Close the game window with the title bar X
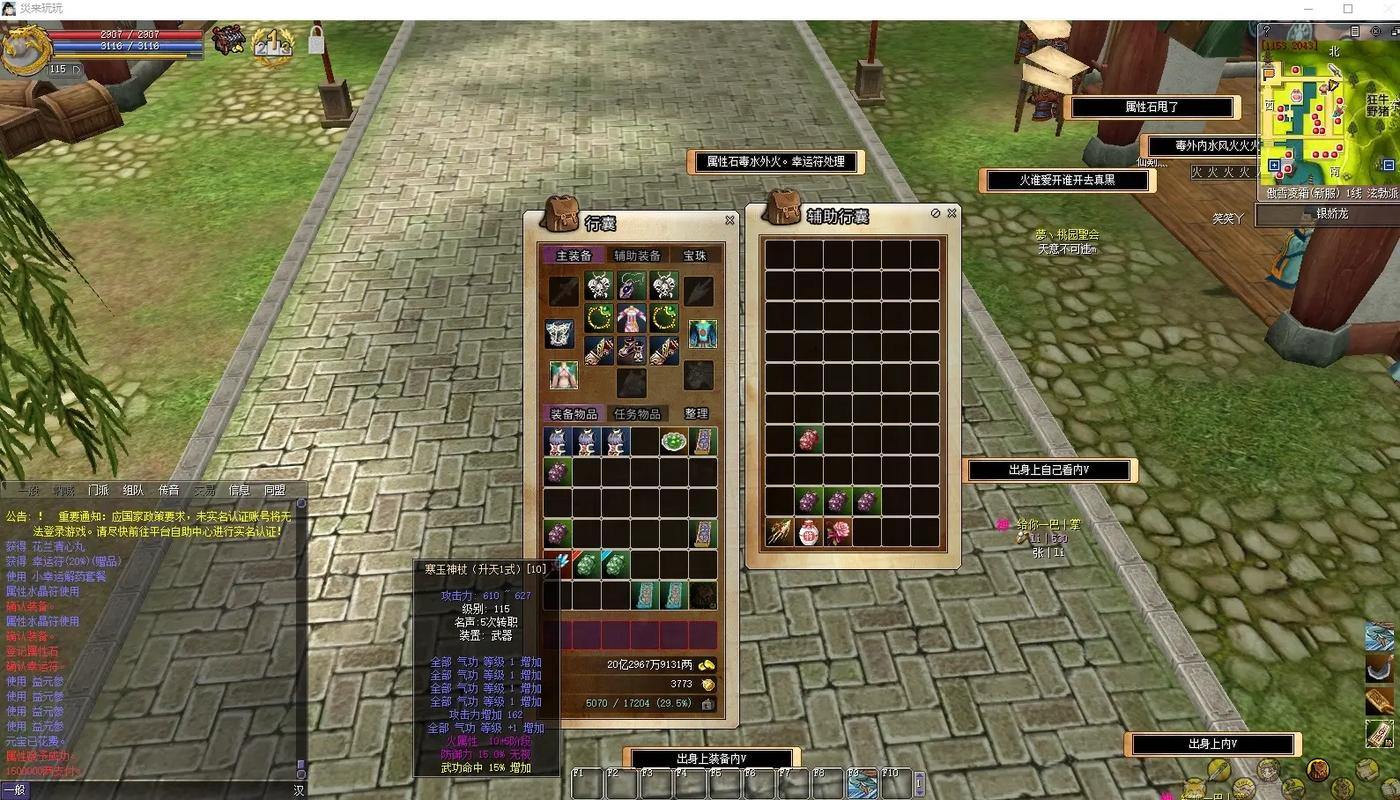Image resolution: width=1400 pixels, height=800 pixels. [x=1380, y=9]
